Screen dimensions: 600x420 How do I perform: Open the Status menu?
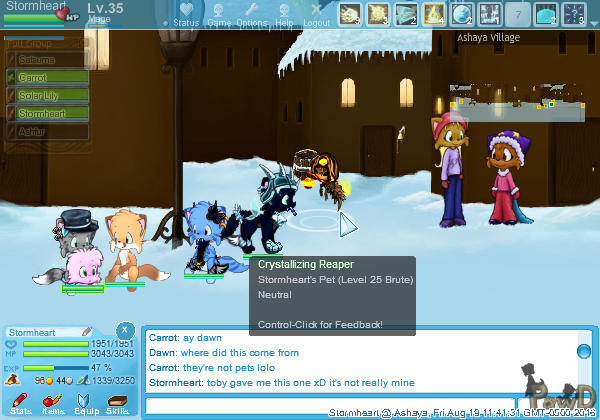click(185, 14)
